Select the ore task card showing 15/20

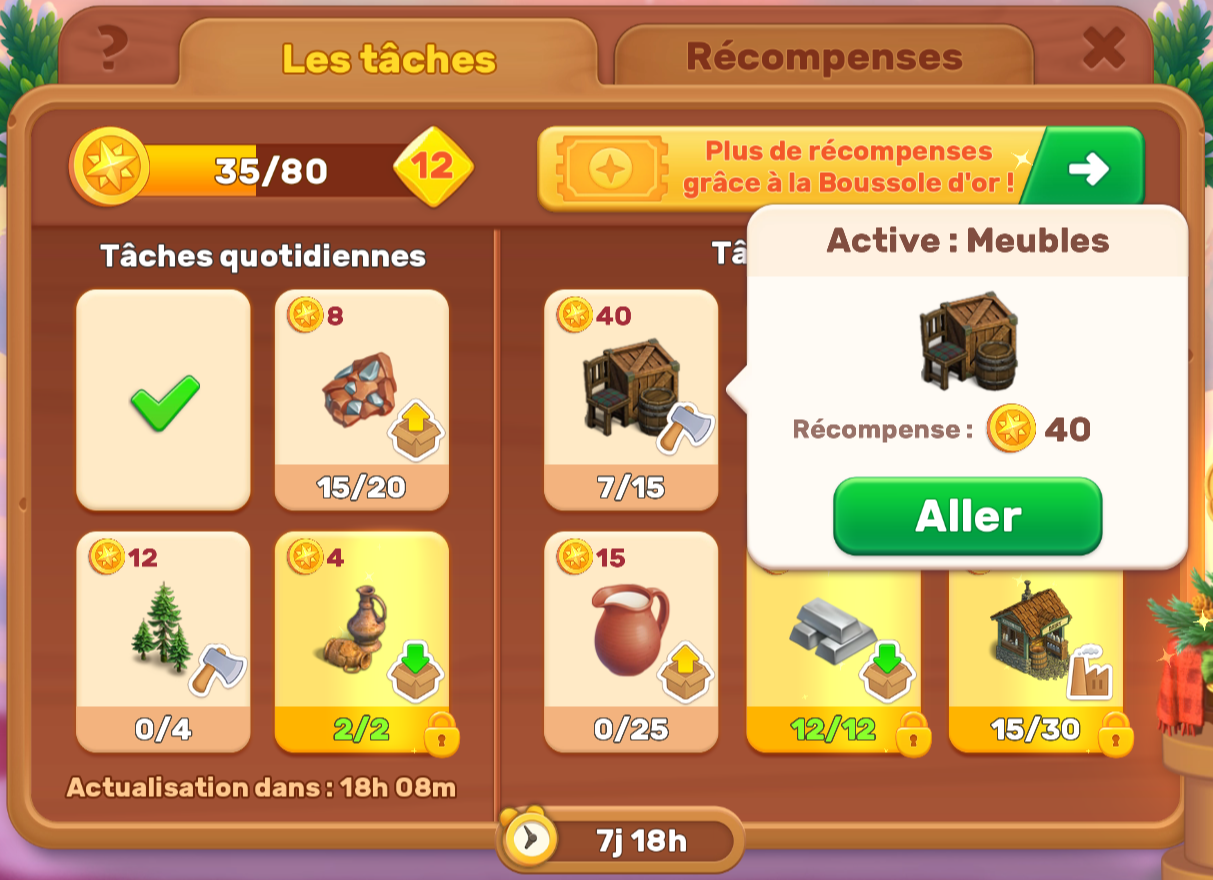[361, 400]
